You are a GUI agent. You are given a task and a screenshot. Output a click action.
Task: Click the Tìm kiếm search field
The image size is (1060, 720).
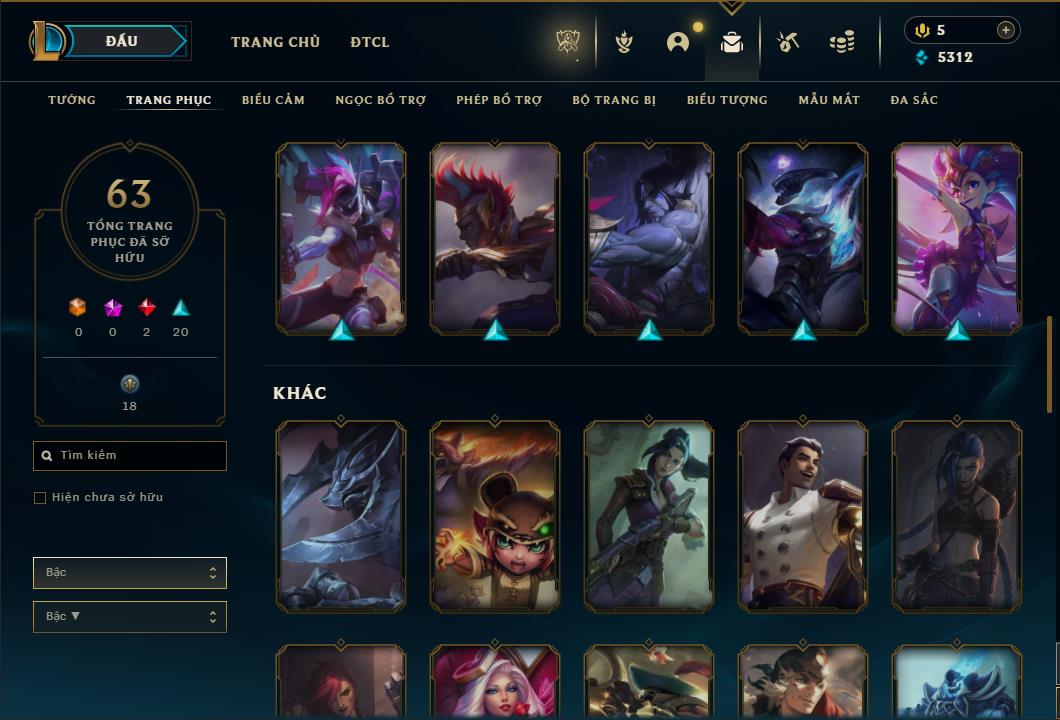130,456
